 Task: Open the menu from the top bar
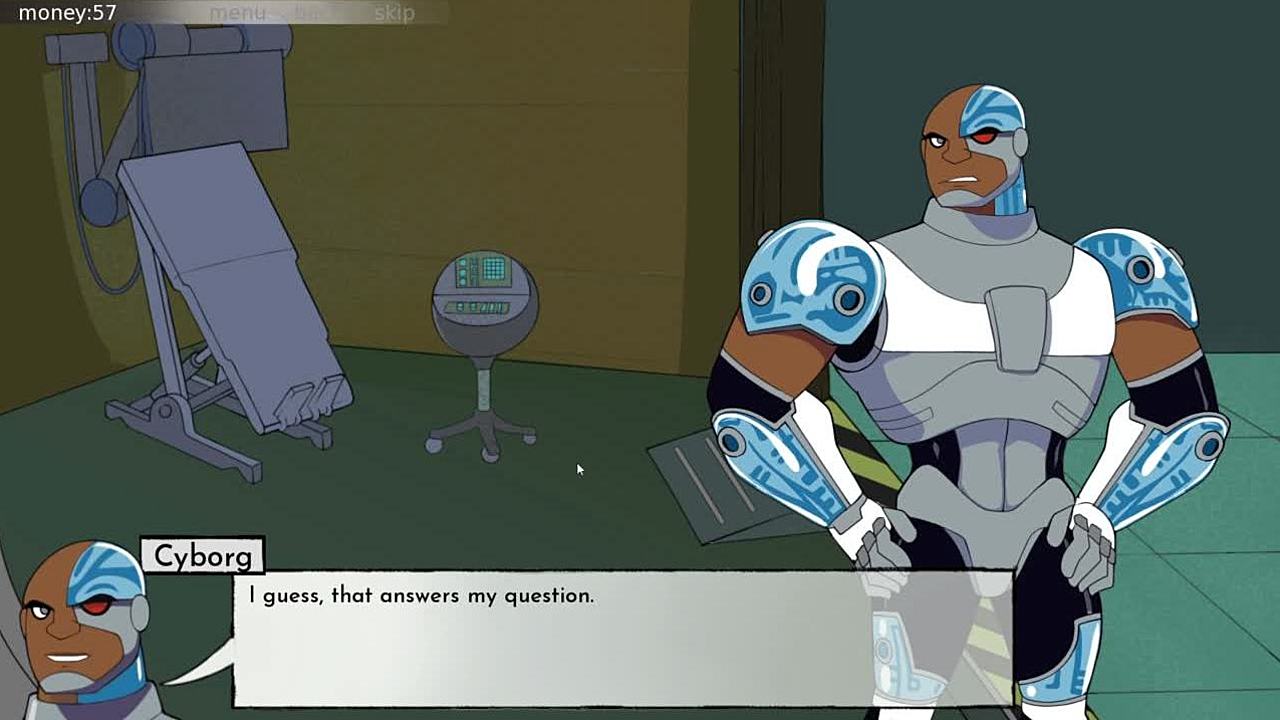click(x=237, y=13)
